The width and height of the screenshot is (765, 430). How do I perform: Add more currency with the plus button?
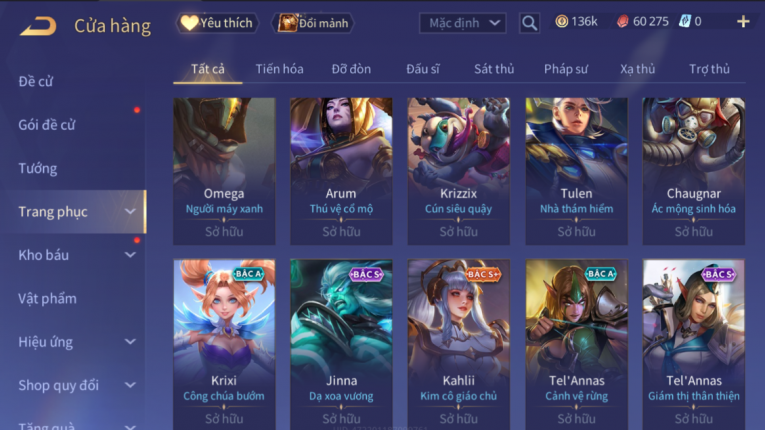pyautogui.click(x=743, y=21)
